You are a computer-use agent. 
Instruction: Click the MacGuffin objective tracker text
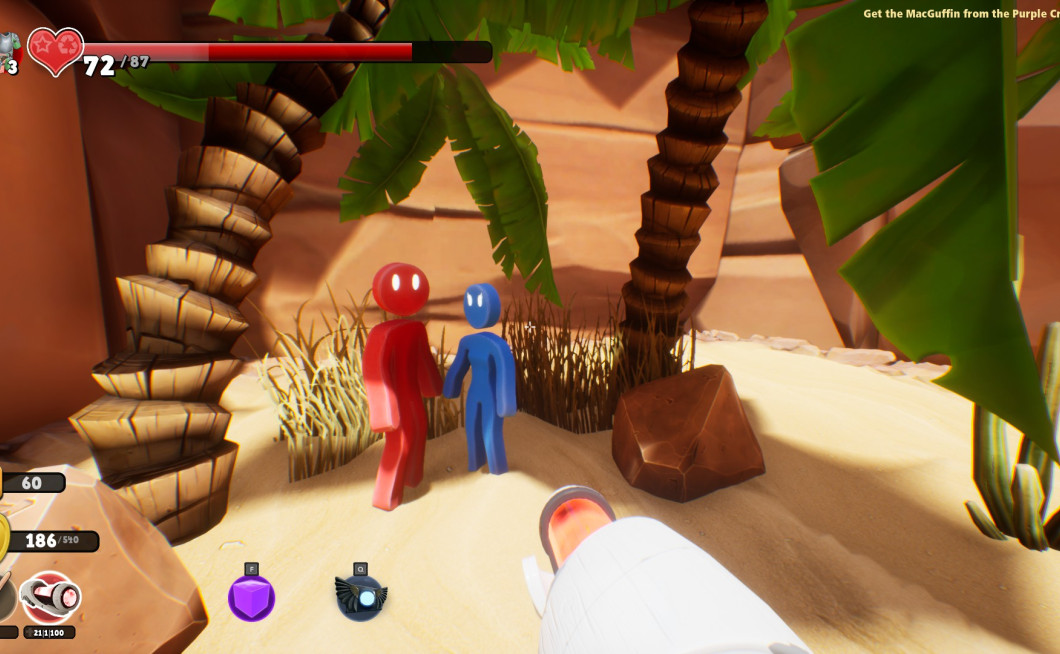pos(960,14)
